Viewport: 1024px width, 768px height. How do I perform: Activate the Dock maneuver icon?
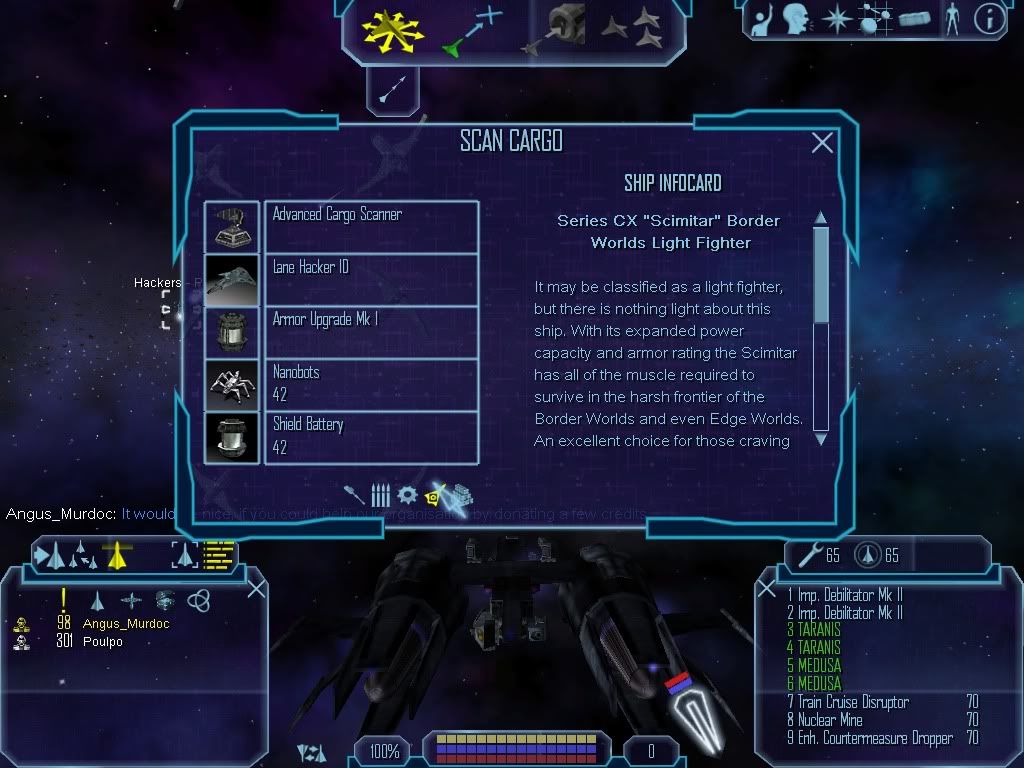554,29
